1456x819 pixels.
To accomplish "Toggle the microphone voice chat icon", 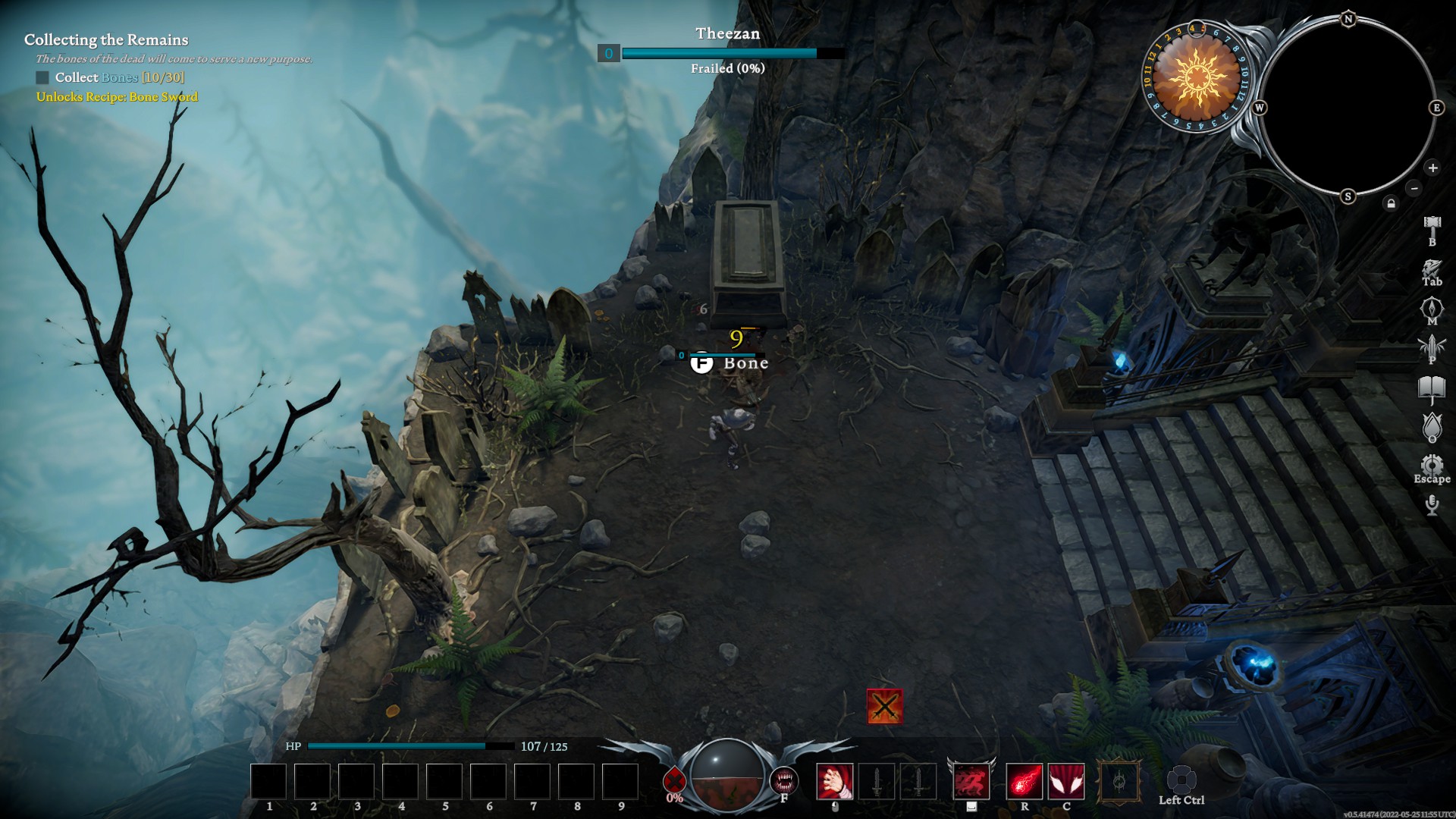I will pyautogui.click(x=1432, y=505).
